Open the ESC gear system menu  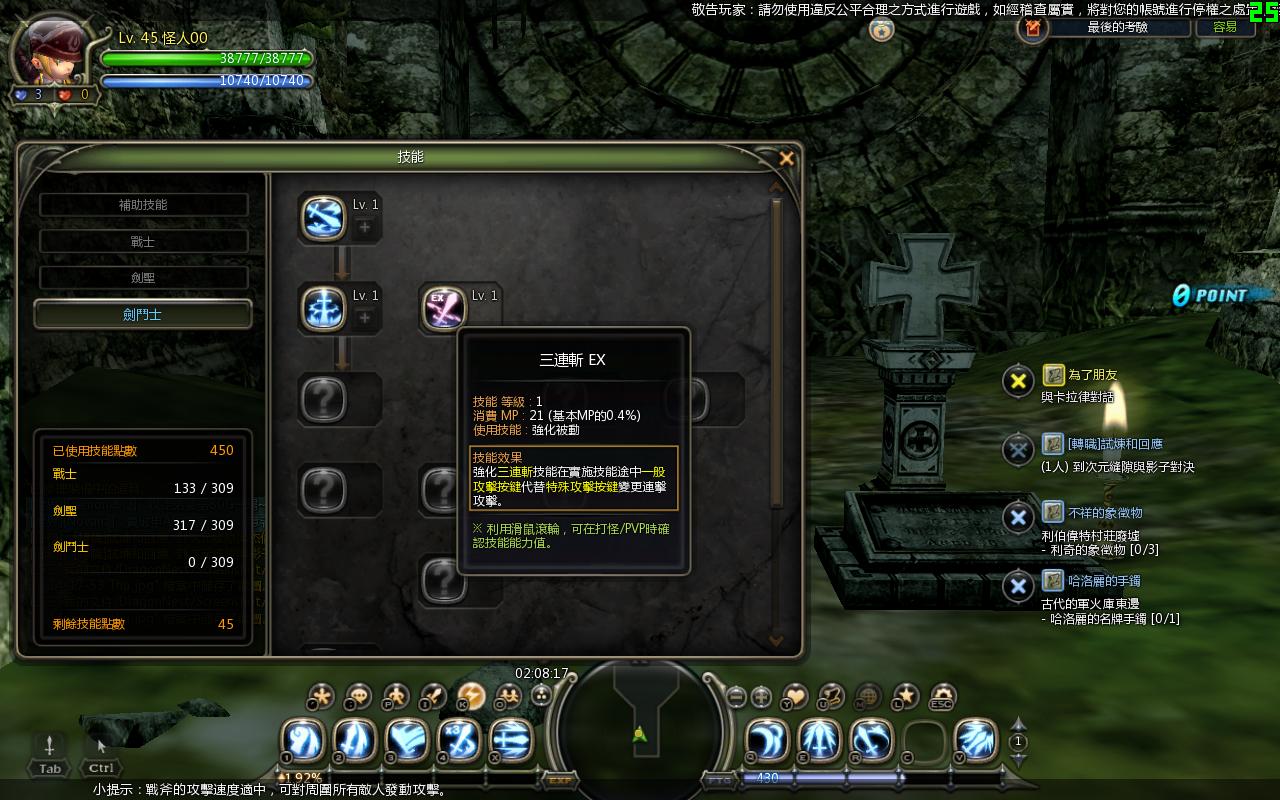point(942,696)
